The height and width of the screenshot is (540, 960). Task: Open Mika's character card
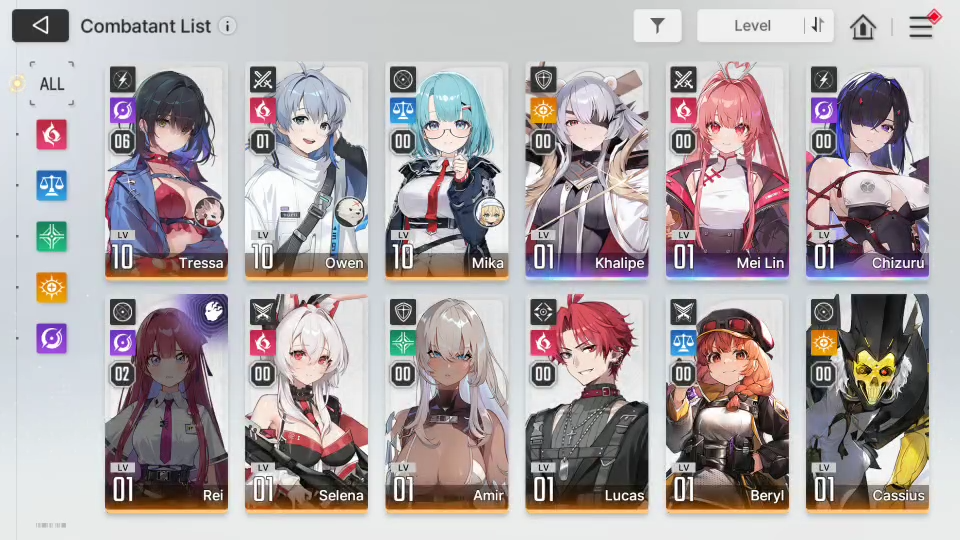click(x=447, y=170)
